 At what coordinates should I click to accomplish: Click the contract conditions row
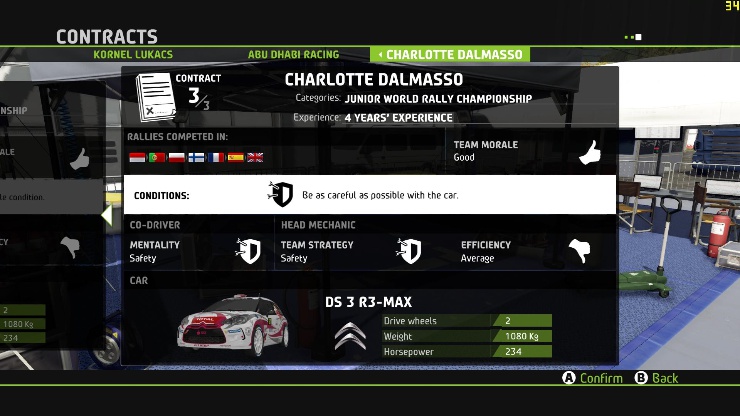coord(369,195)
